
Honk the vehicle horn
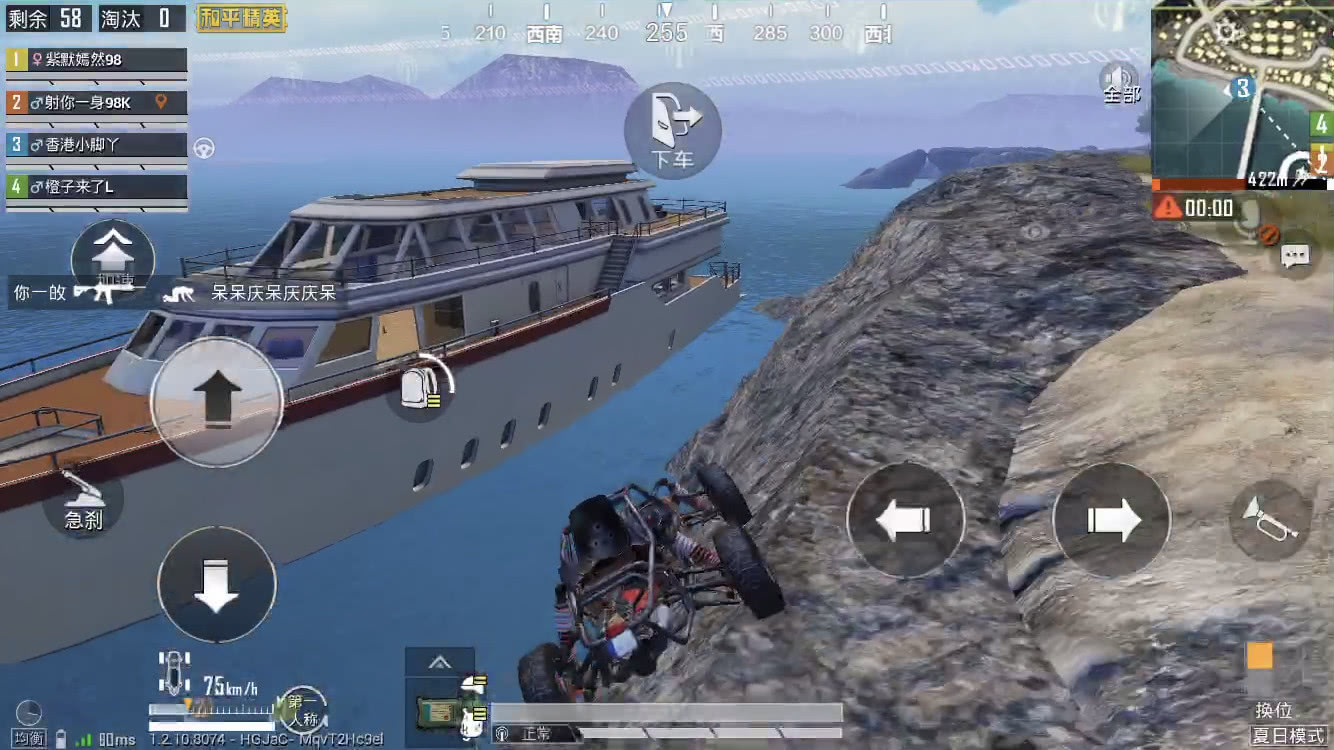pos(1270,520)
